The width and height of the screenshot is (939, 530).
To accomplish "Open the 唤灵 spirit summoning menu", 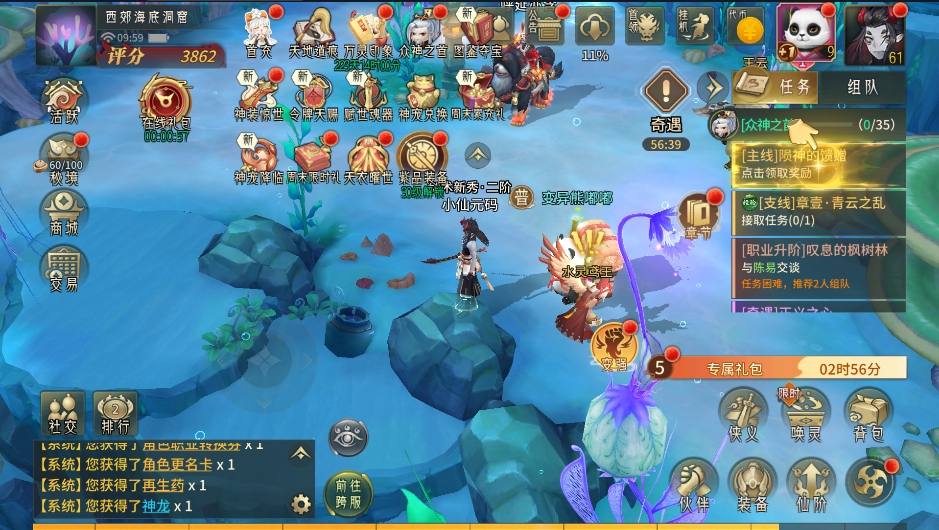I will [x=806, y=414].
